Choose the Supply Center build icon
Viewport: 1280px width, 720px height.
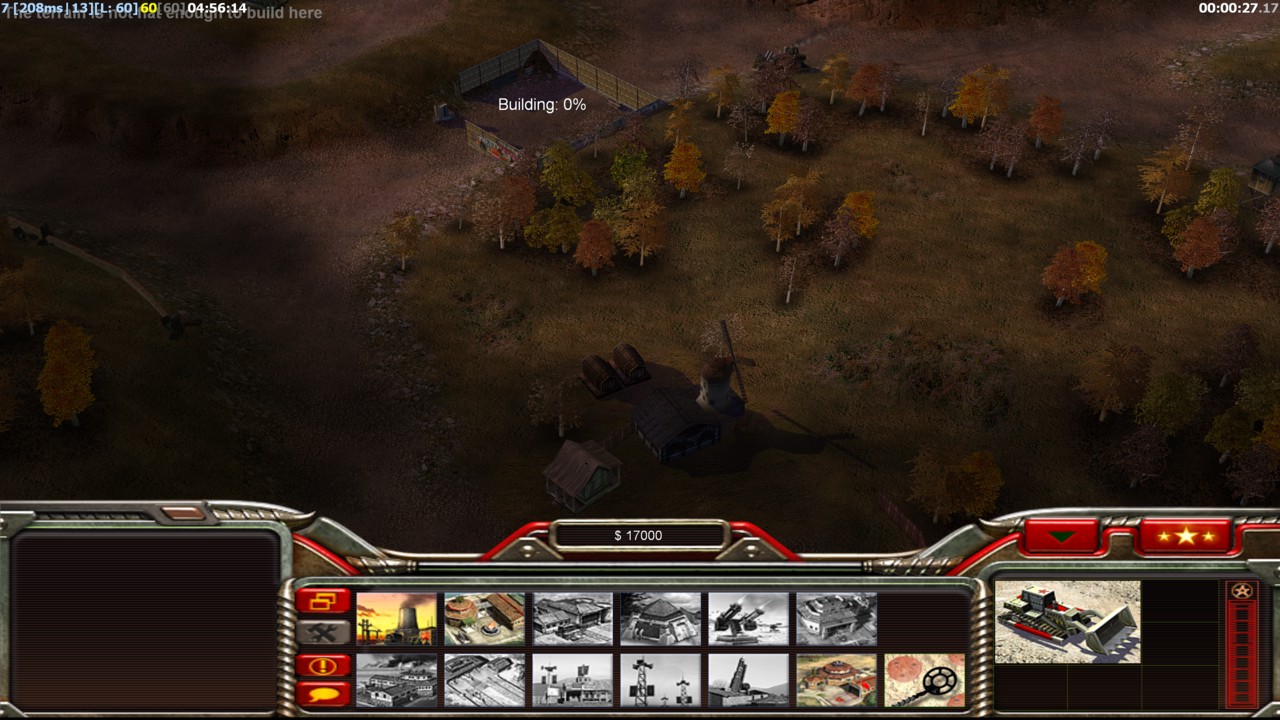[572, 619]
